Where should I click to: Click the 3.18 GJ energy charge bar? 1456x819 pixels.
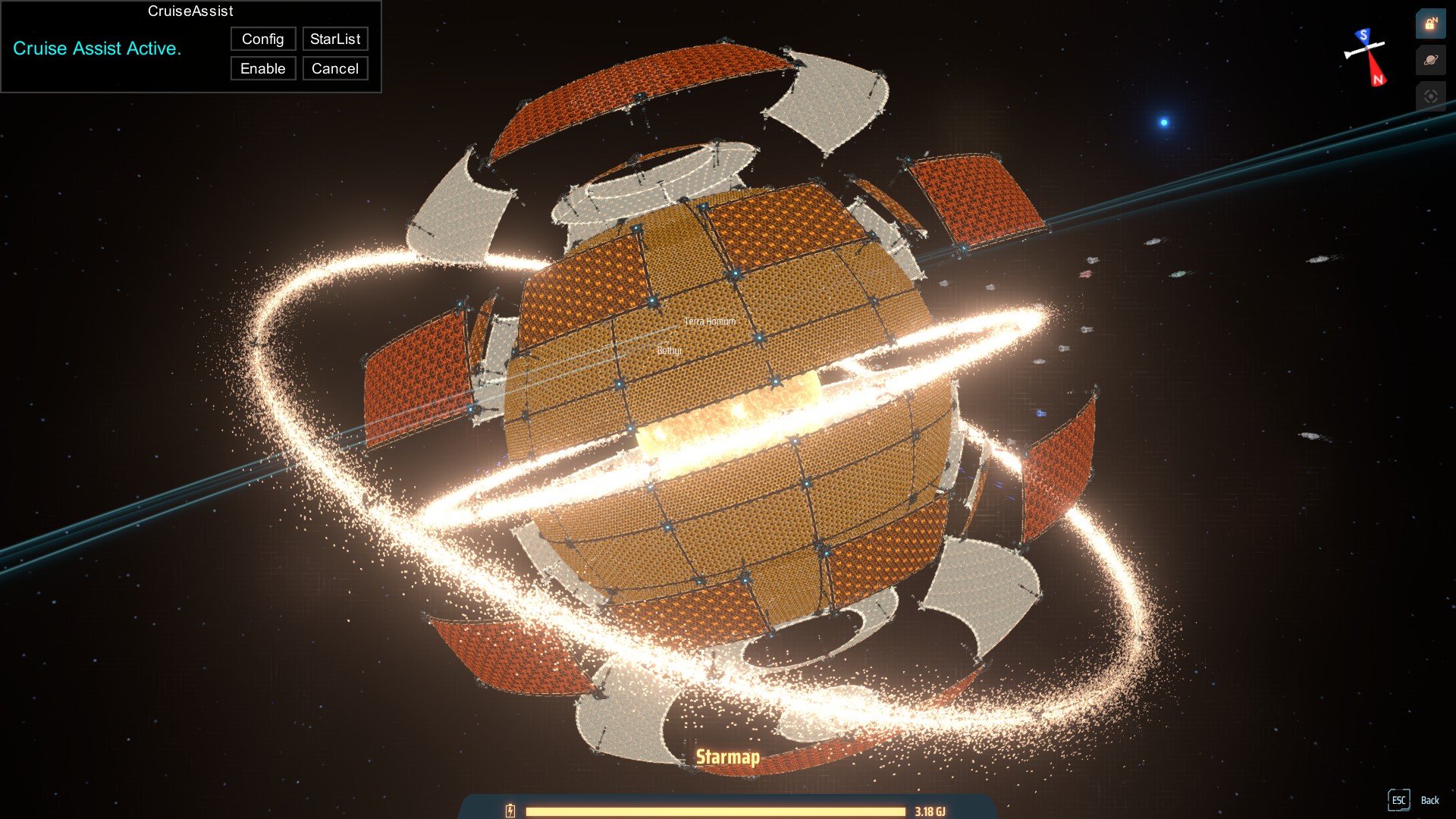[717, 809]
